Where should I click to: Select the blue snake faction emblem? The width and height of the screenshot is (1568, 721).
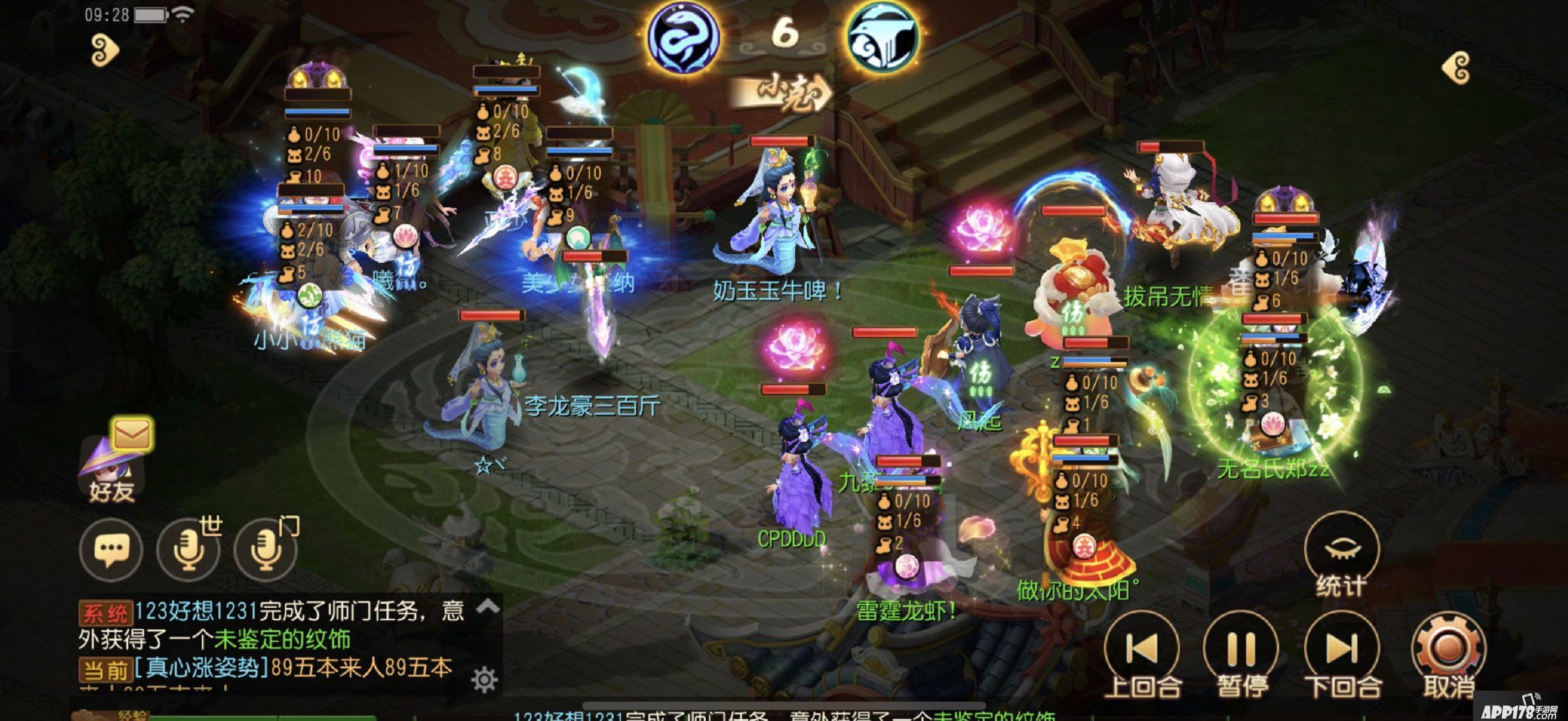point(683,38)
